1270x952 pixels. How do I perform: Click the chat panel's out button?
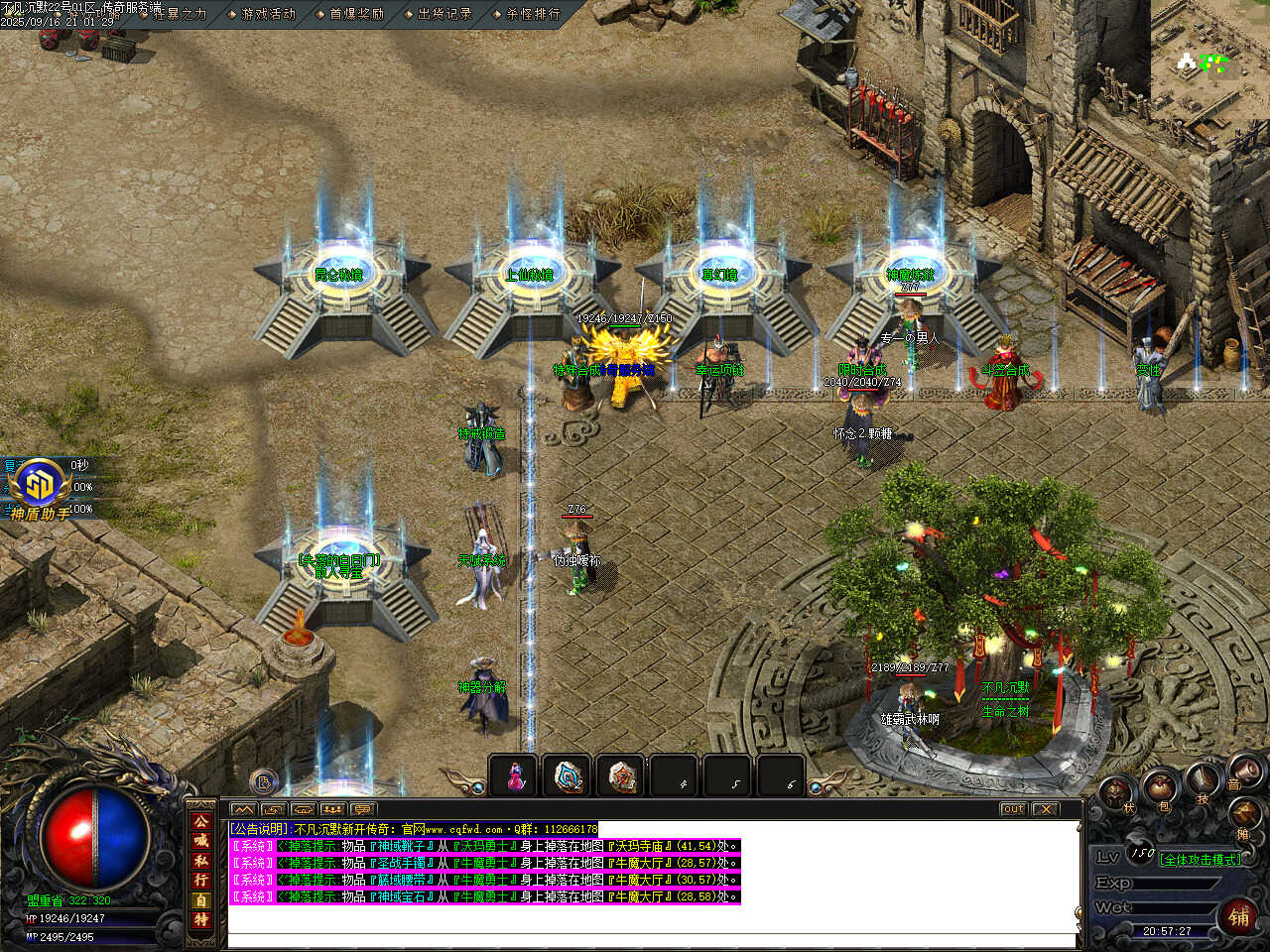click(x=1013, y=809)
